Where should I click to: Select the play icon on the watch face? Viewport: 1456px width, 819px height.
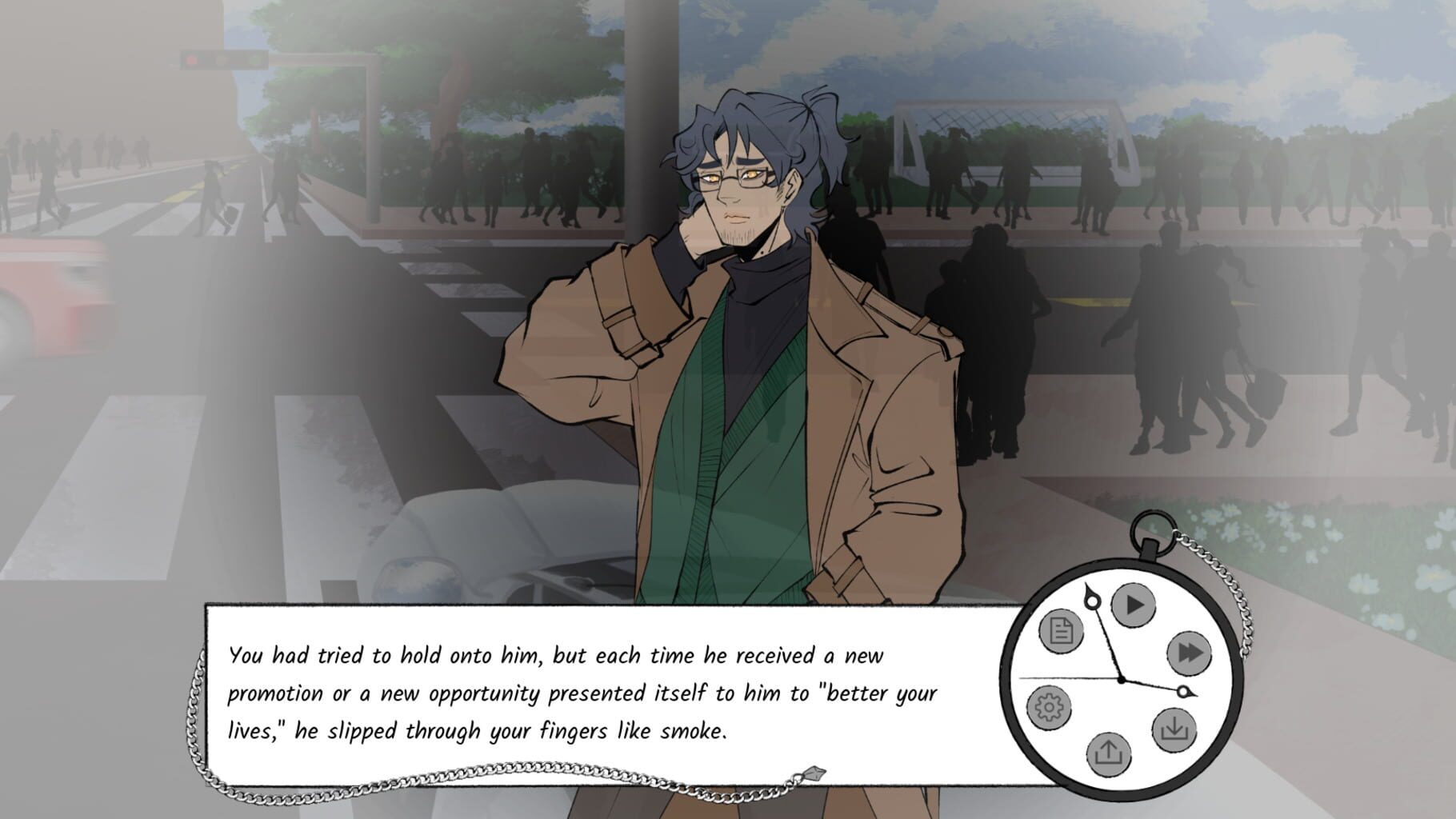pyautogui.click(x=1133, y=605)
